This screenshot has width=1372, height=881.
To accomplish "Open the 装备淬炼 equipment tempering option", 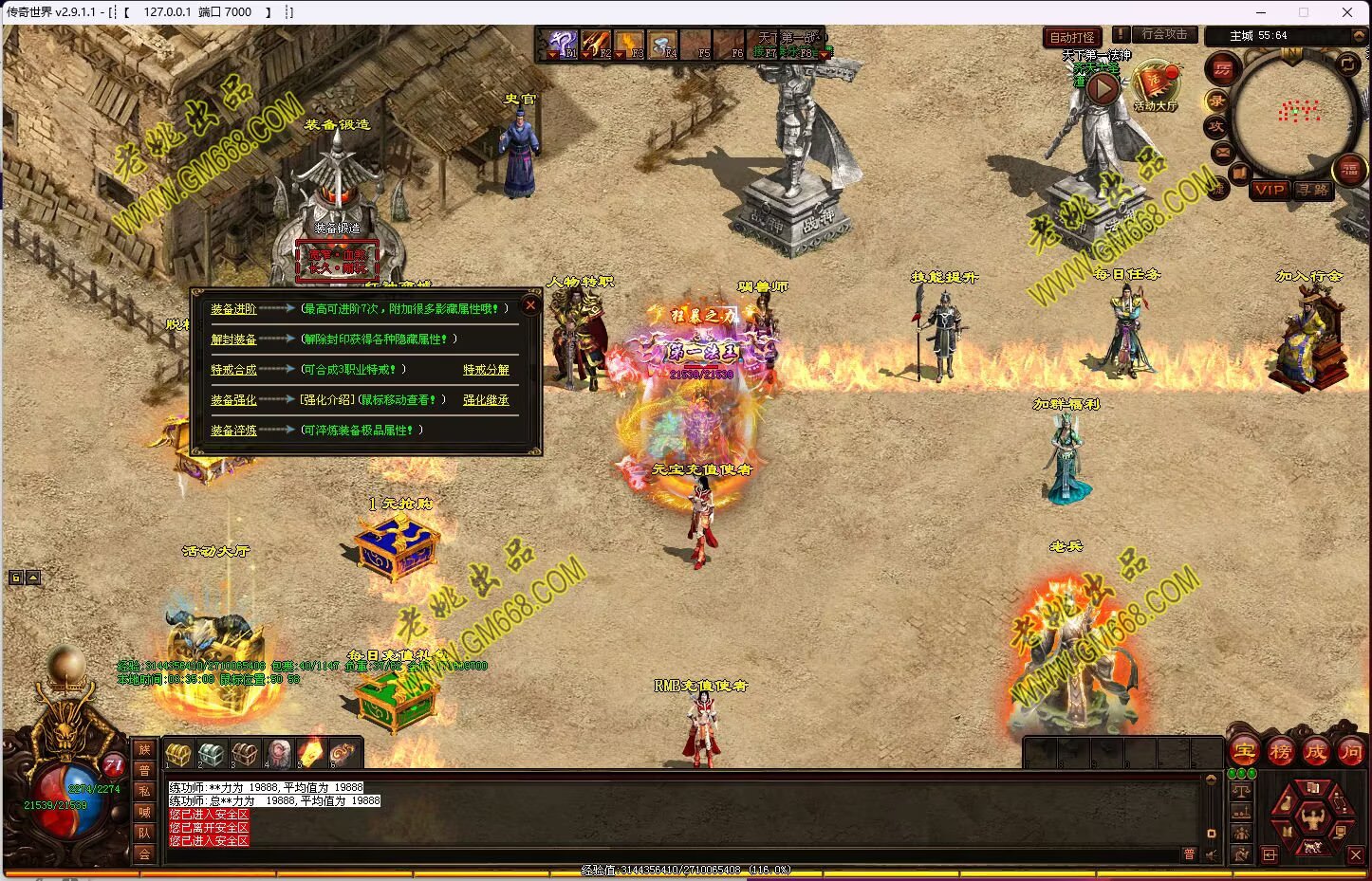I will click(233, 431).
